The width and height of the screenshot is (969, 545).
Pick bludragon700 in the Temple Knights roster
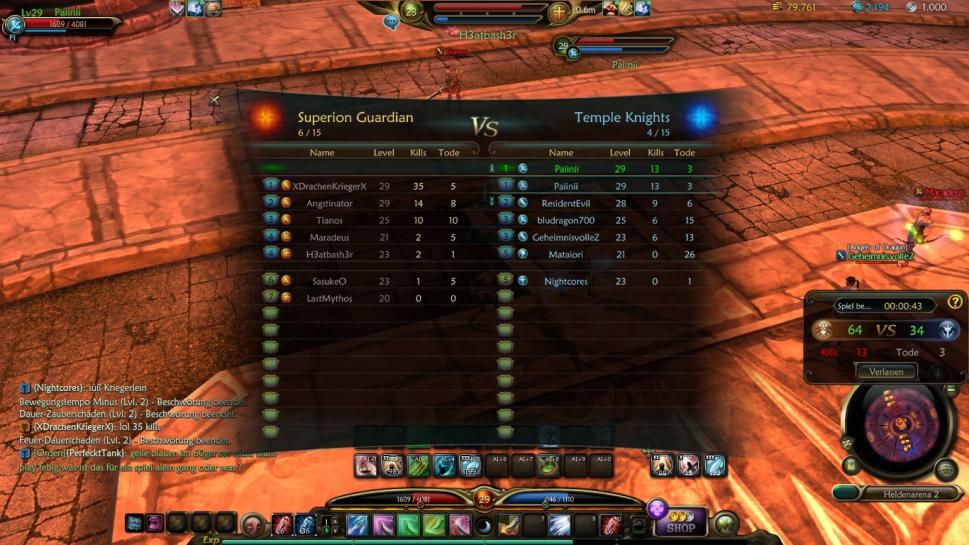(x=566, y=220)
